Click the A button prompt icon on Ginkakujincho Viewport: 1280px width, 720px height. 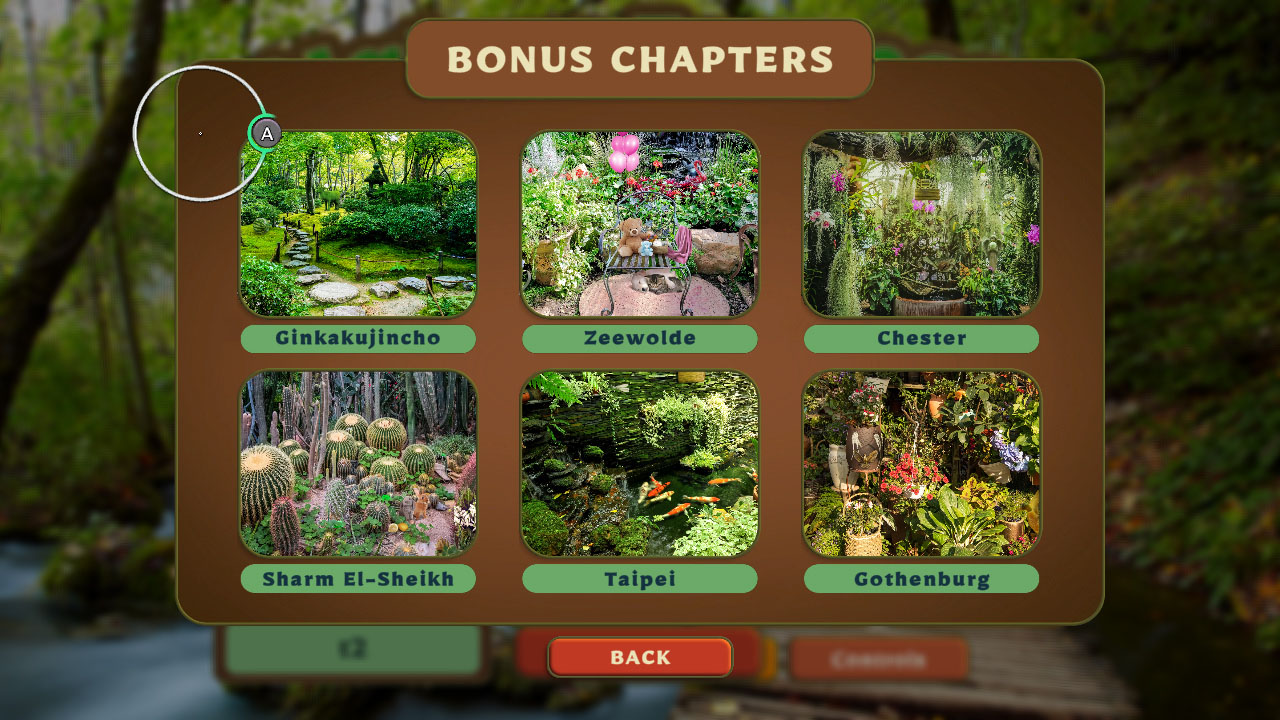coord(265,131)
